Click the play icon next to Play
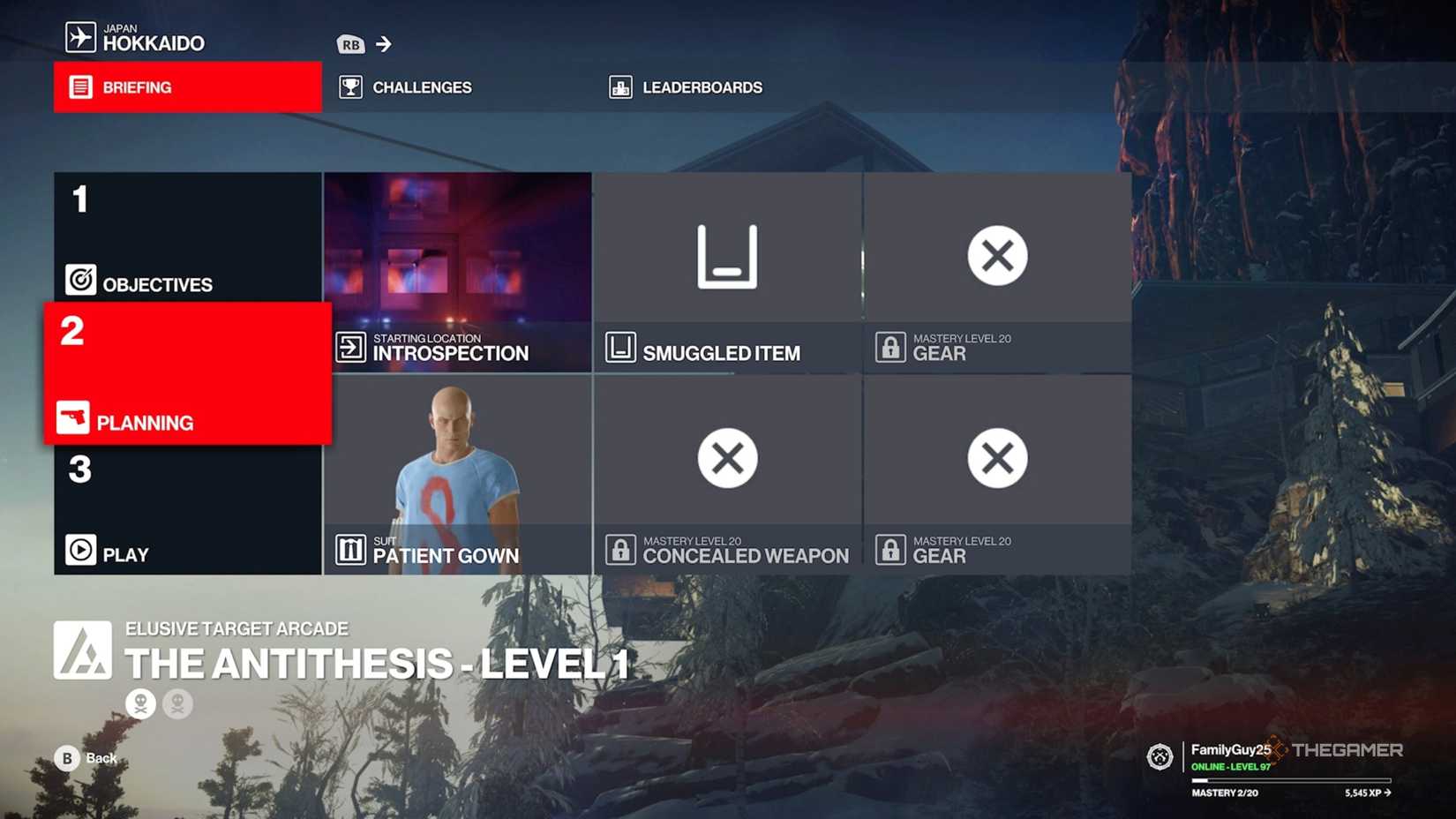This screenshot has width=1456, height=819. pyautogui.click(x=79, y=549)
